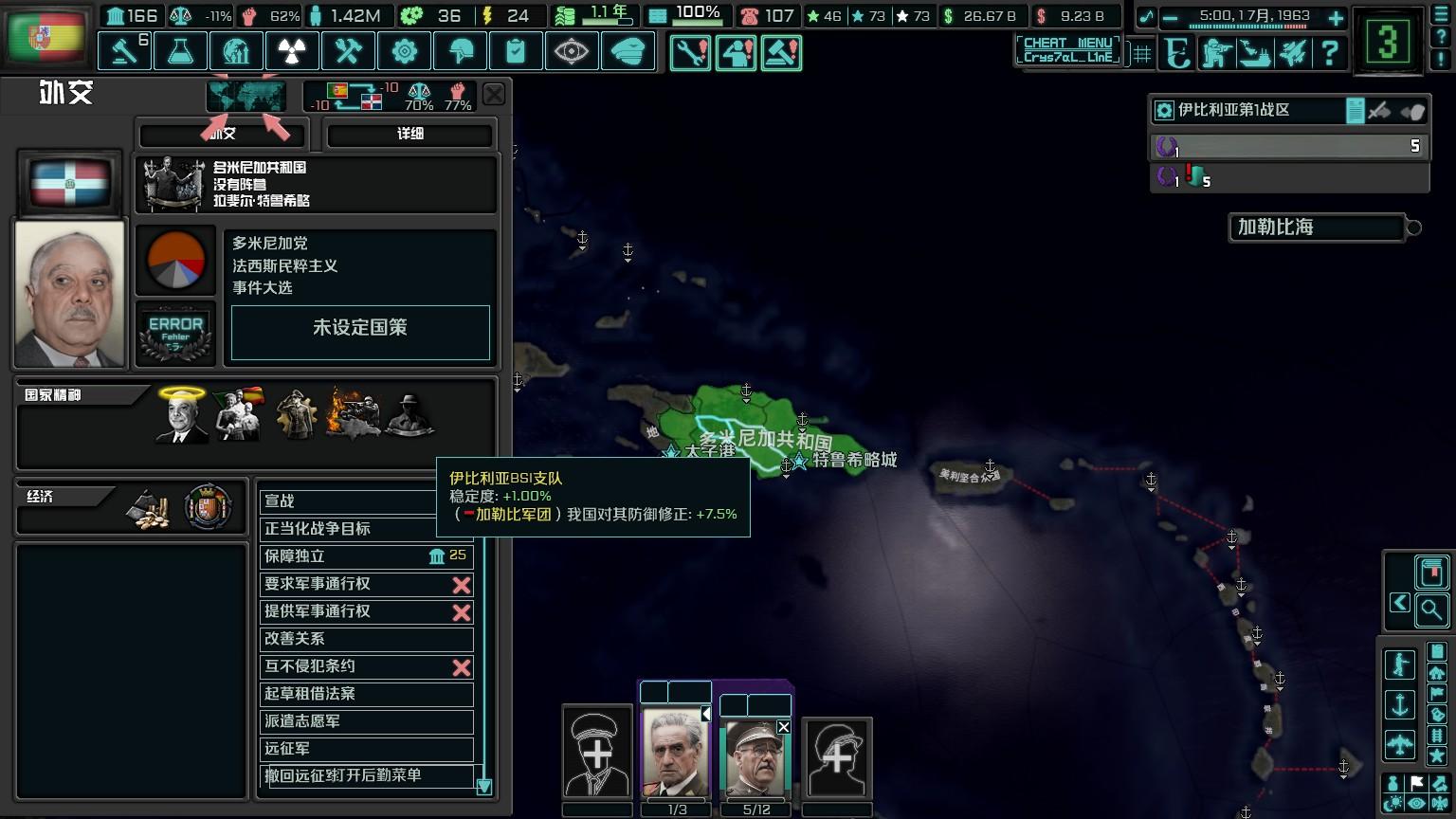Open the intelligence eye menu

coord(572,51)
